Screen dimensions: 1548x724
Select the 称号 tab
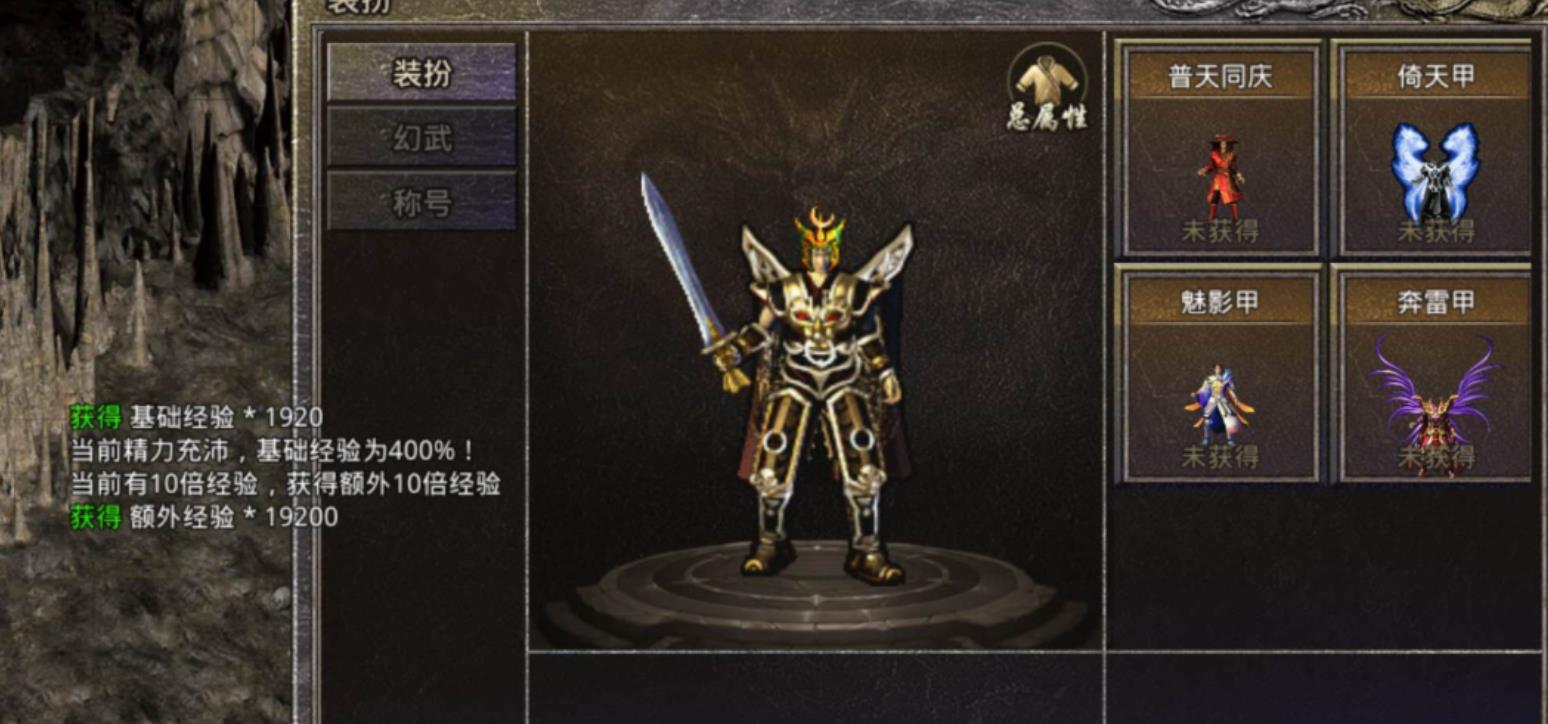point(422,202)
